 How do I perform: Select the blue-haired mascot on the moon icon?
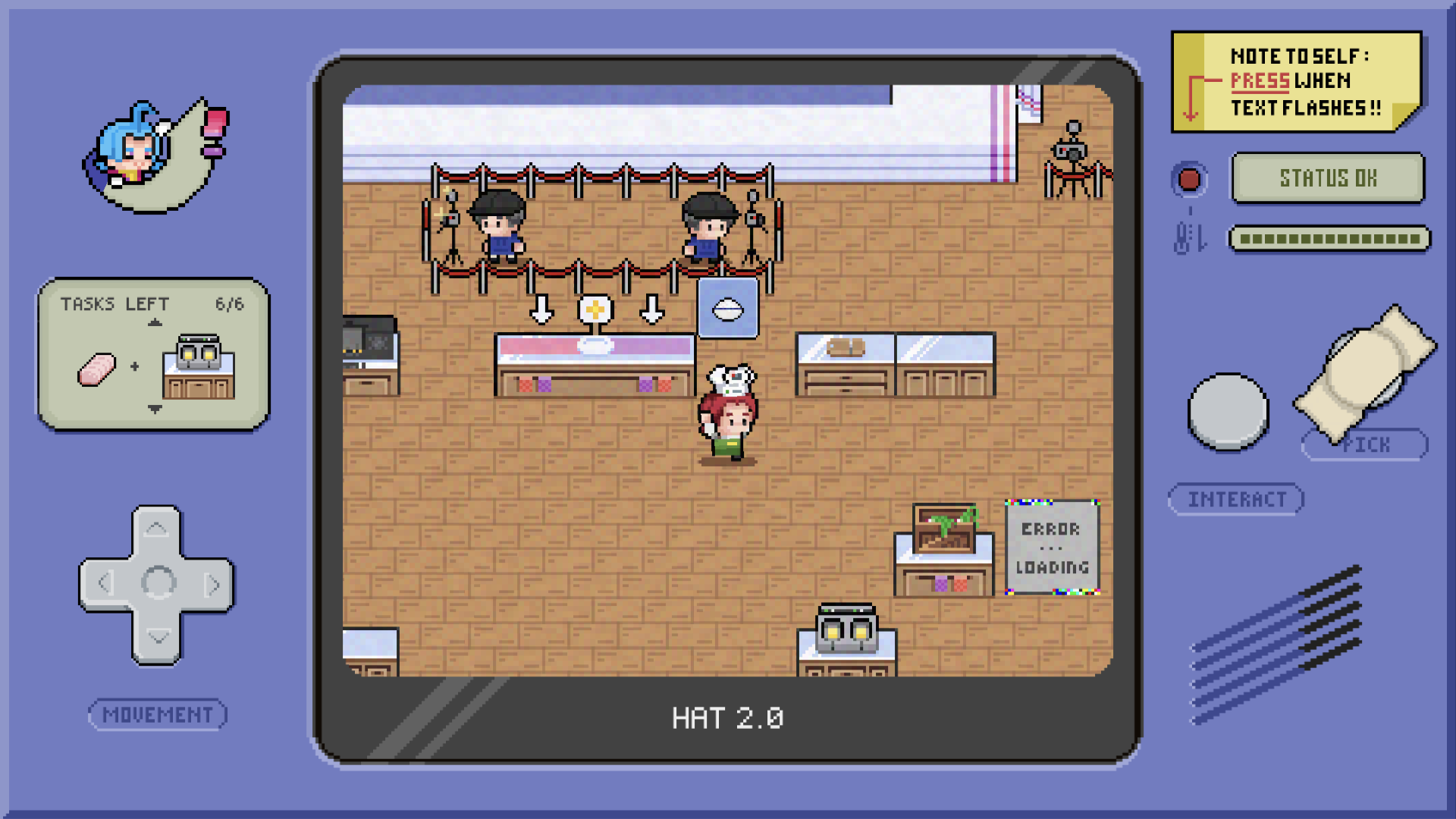point(155,155)
